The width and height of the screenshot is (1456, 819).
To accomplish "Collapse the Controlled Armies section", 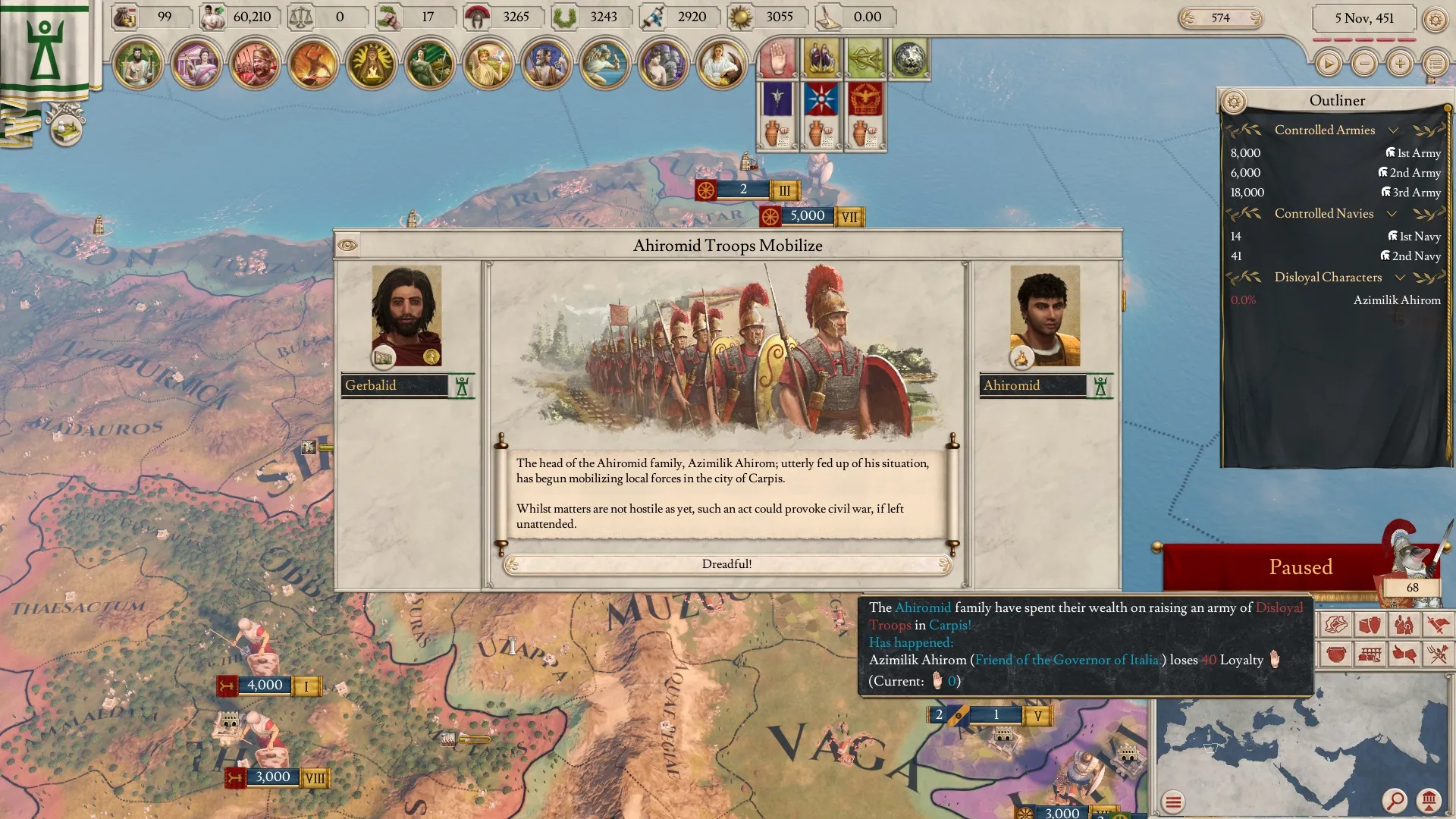I will tap(1393, 130).
